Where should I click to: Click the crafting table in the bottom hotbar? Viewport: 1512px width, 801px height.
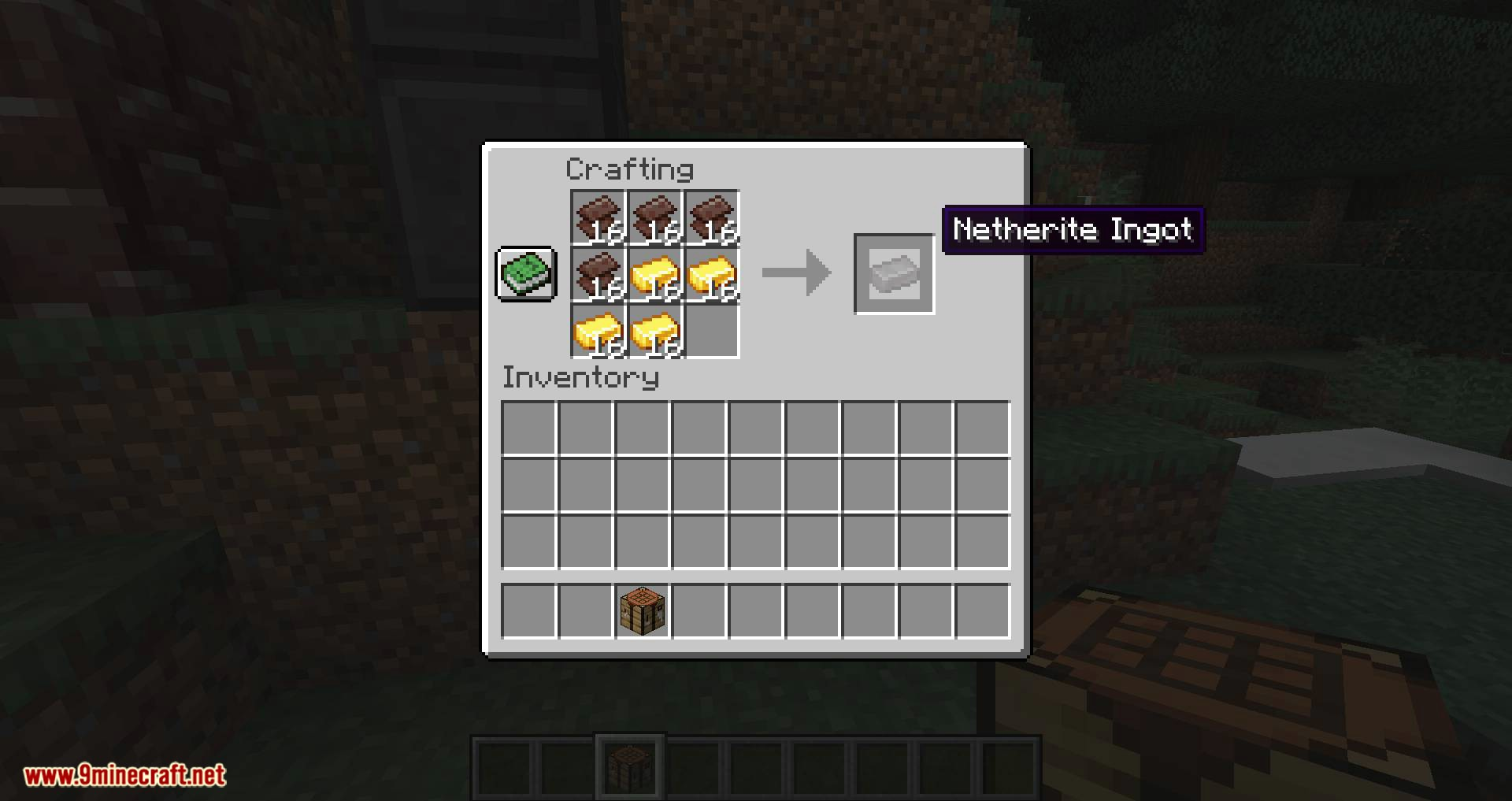(x=630, y=764)
